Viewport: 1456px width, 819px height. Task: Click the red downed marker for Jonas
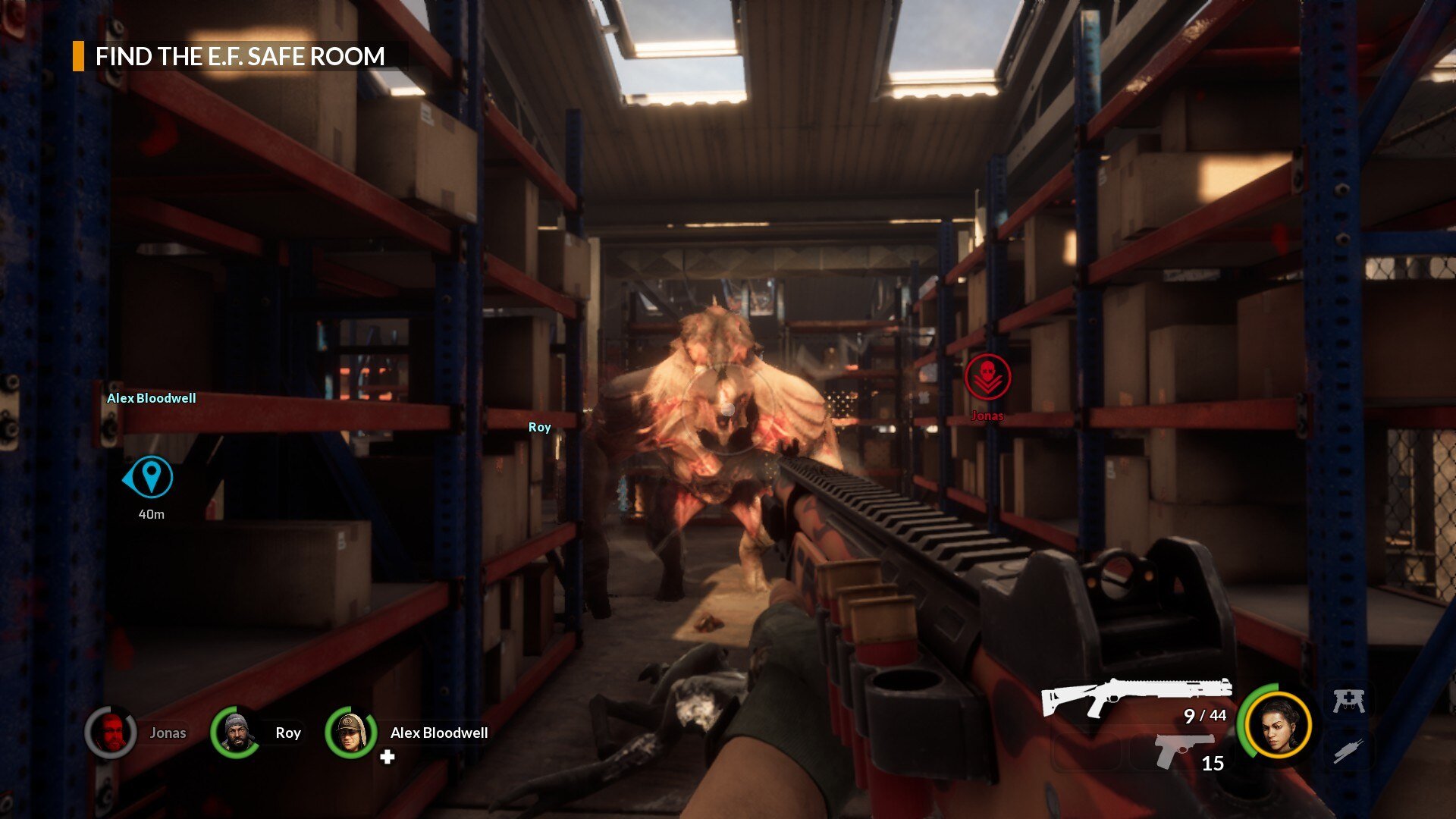pos(987,377)
